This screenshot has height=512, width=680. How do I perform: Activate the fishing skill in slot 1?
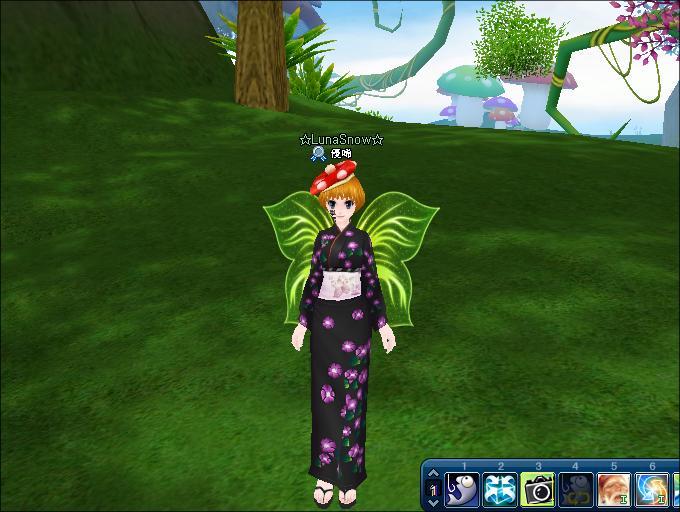(462, 490)
